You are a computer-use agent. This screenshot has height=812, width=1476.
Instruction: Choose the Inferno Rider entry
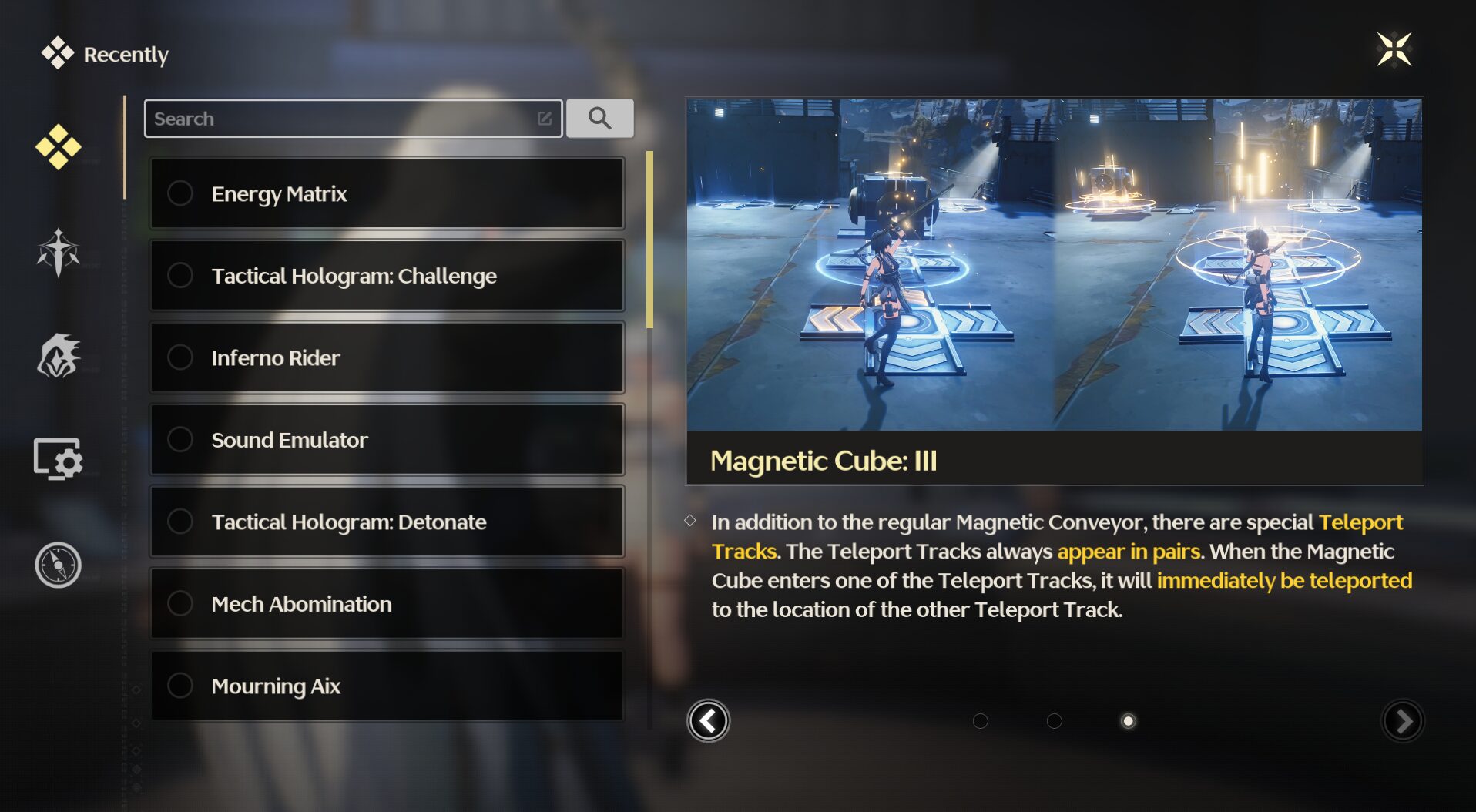pyautogui.click(x=387, y=357)
